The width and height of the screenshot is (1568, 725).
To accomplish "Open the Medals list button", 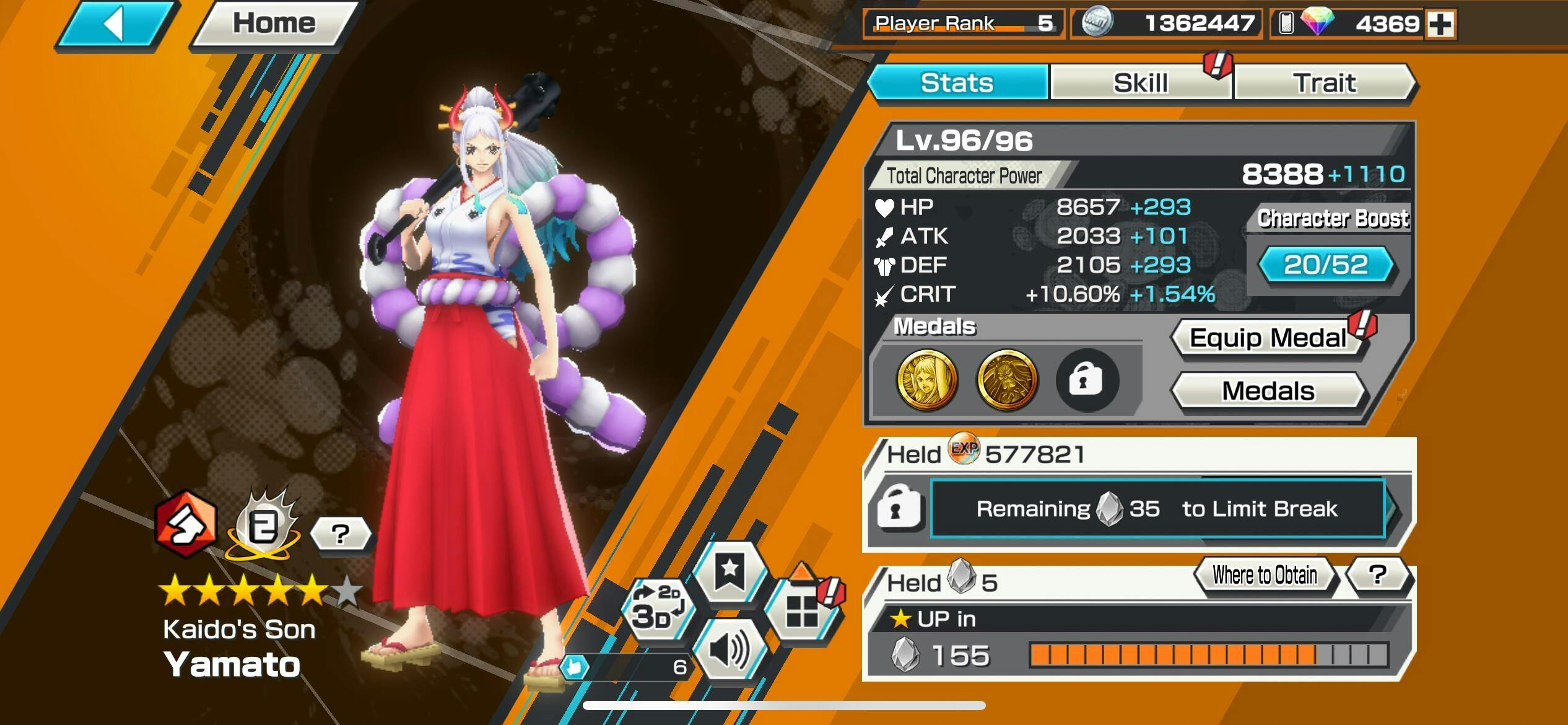I will 1268,391.
